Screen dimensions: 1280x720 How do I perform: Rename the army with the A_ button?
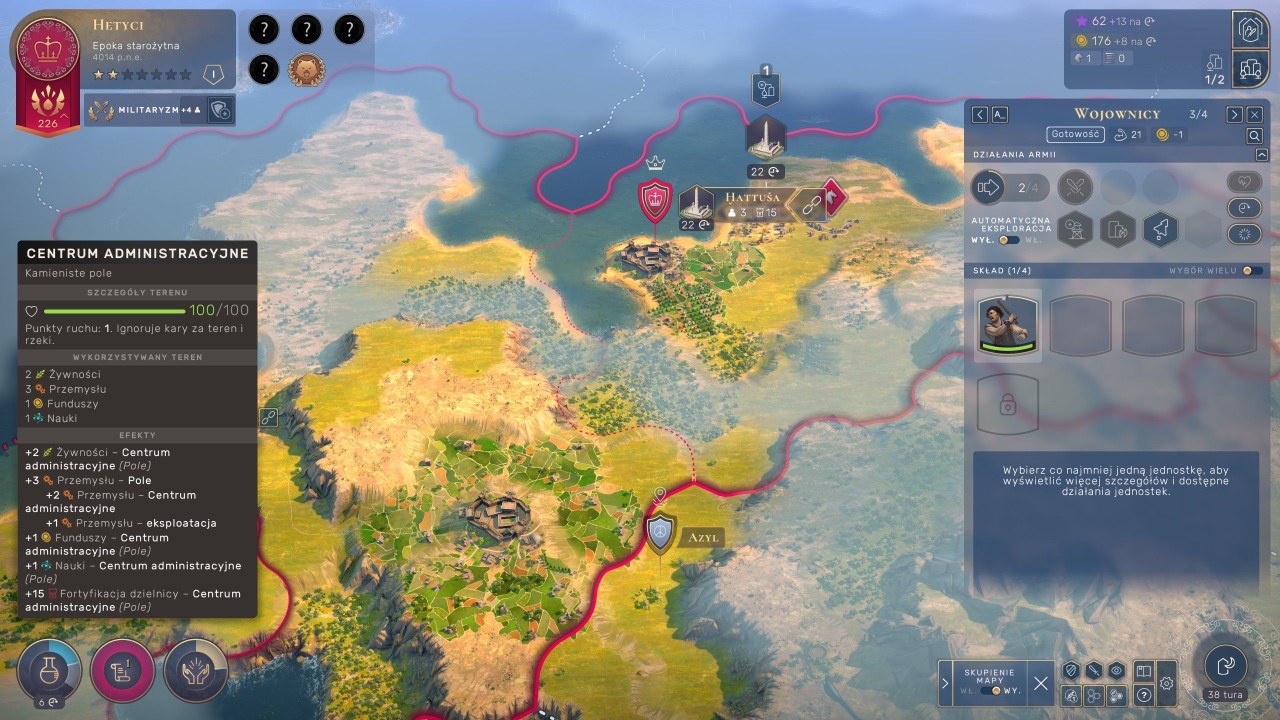(999, 115)
